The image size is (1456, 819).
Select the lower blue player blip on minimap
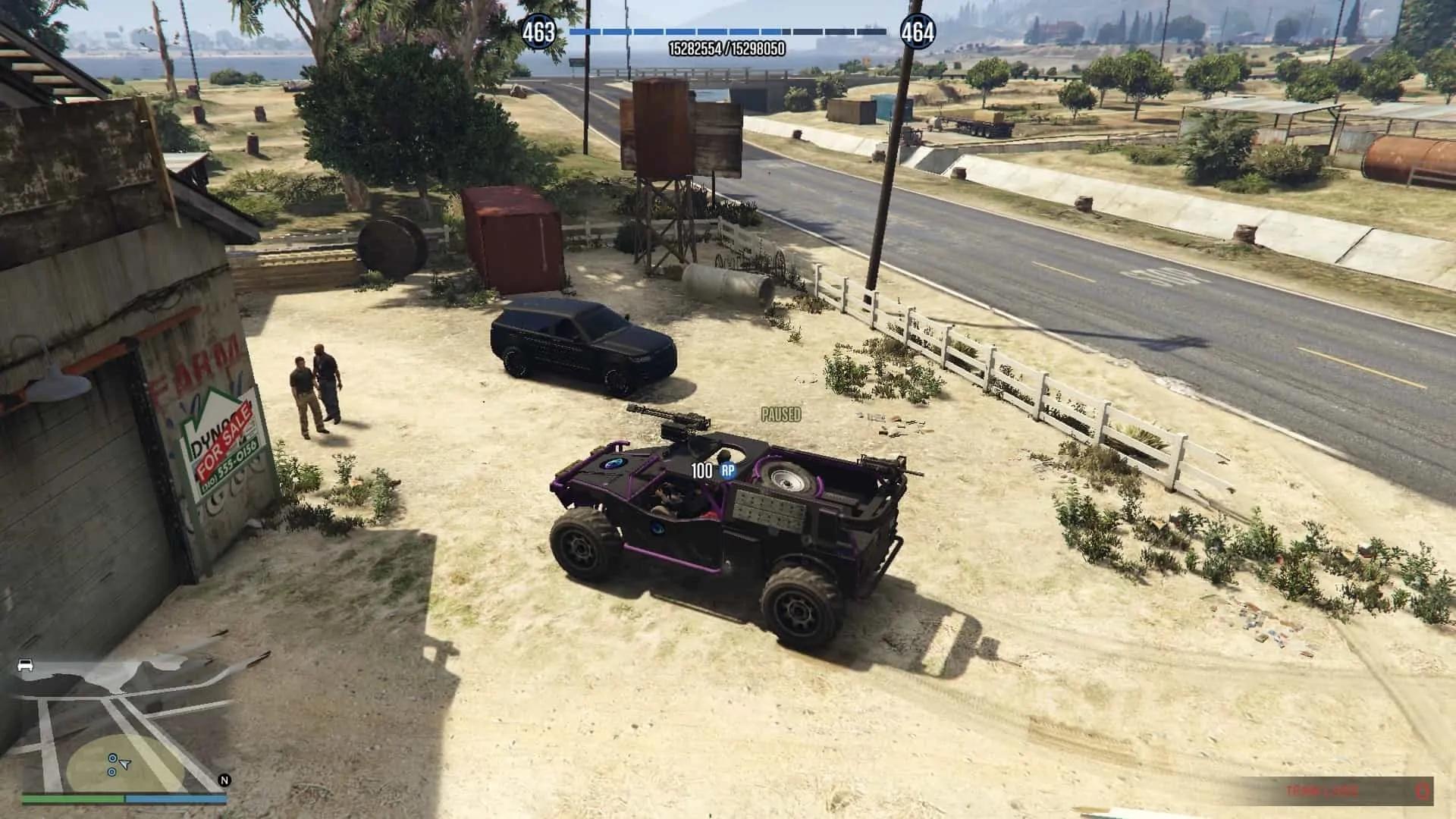pyautogui.click(x=111, y=772)
